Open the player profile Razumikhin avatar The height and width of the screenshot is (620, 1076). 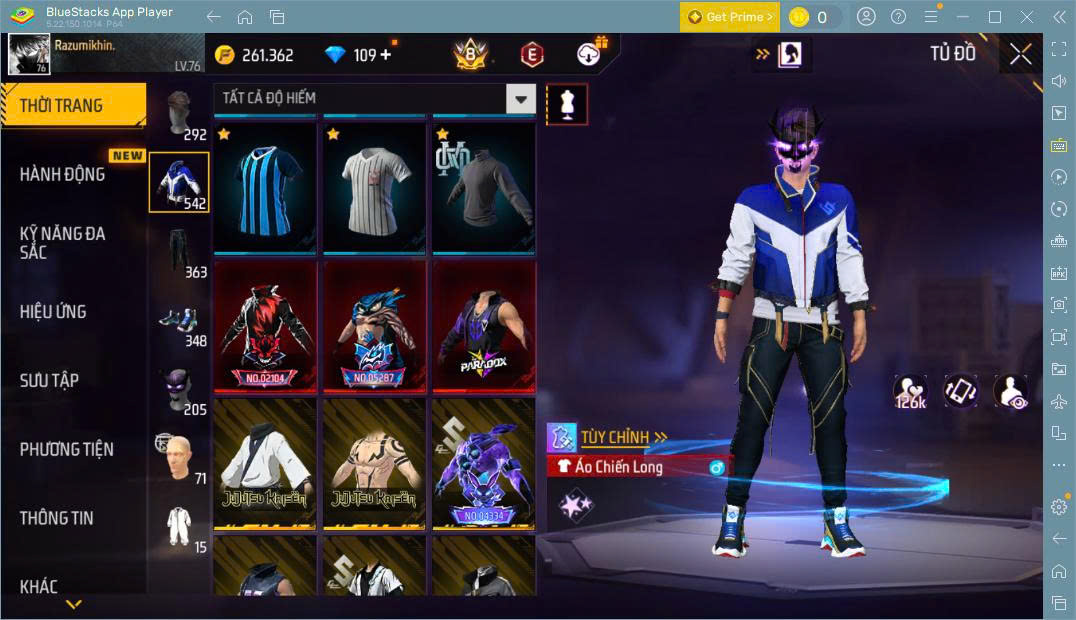coord(29,54)
